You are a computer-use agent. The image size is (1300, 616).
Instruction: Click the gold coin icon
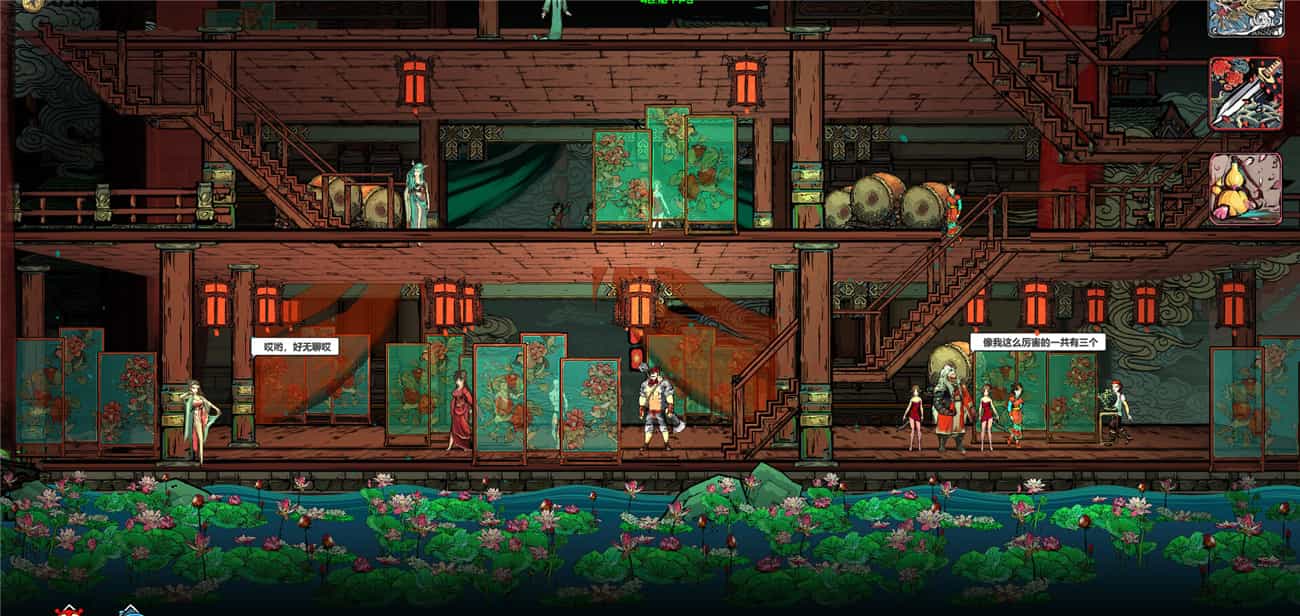31,4
